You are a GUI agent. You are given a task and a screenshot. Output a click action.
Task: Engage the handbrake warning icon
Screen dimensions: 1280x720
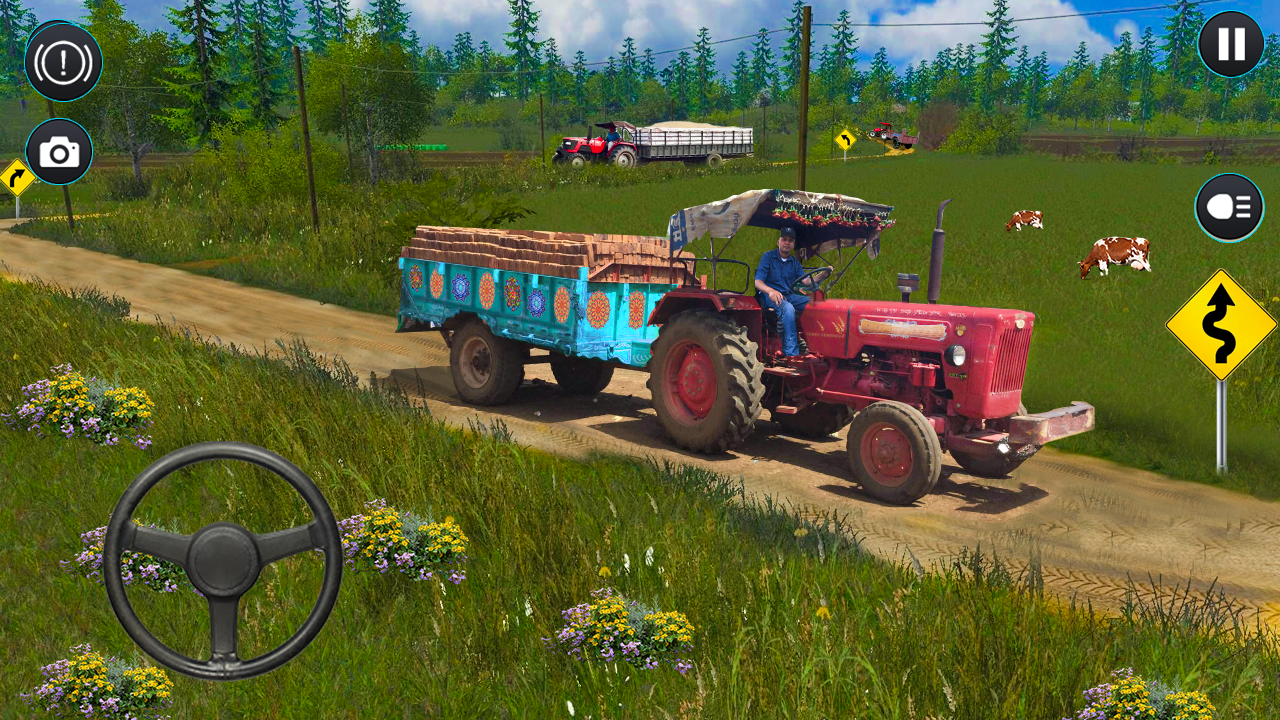tap(62, 62)
